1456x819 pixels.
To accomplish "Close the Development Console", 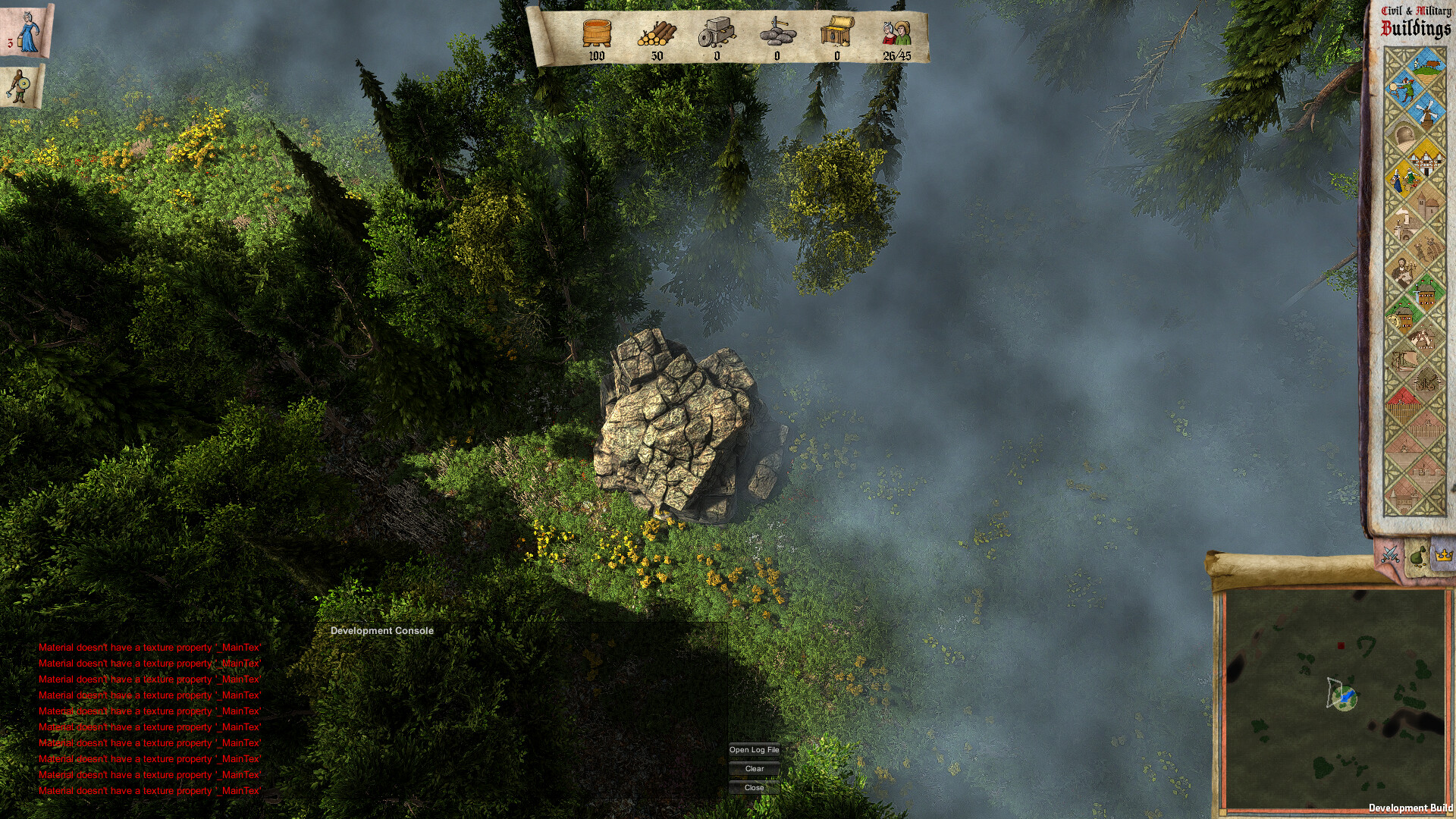I will [754, 788].
